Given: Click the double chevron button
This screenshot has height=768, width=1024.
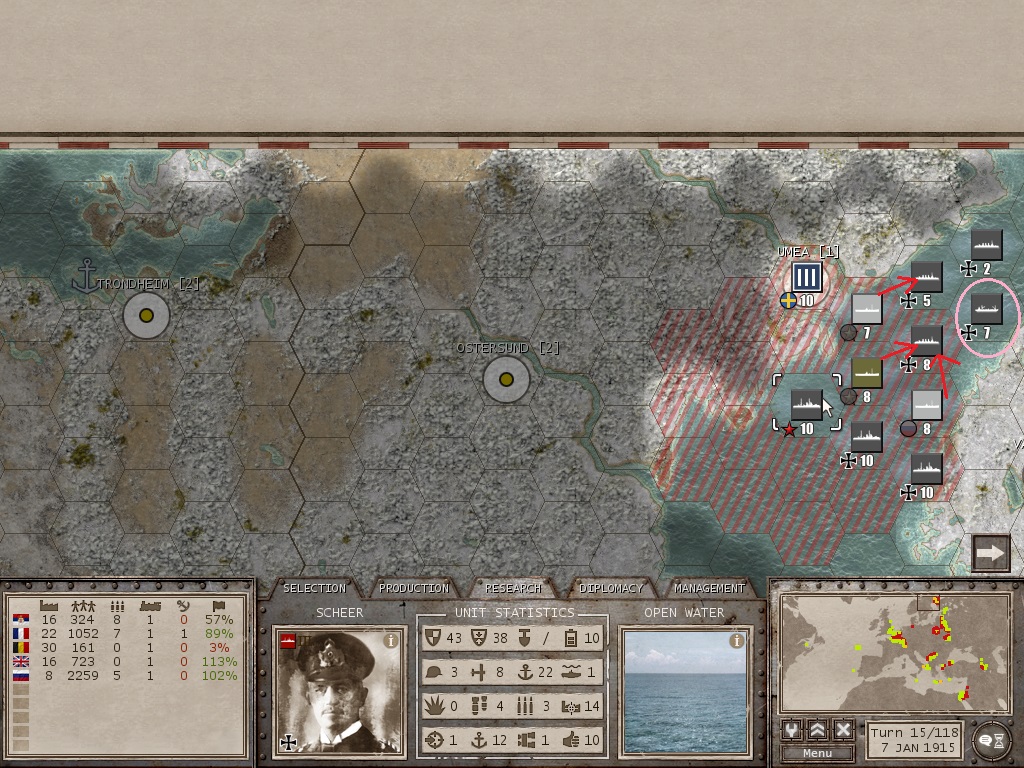Looking at the screenshot, I should (818, 730).
